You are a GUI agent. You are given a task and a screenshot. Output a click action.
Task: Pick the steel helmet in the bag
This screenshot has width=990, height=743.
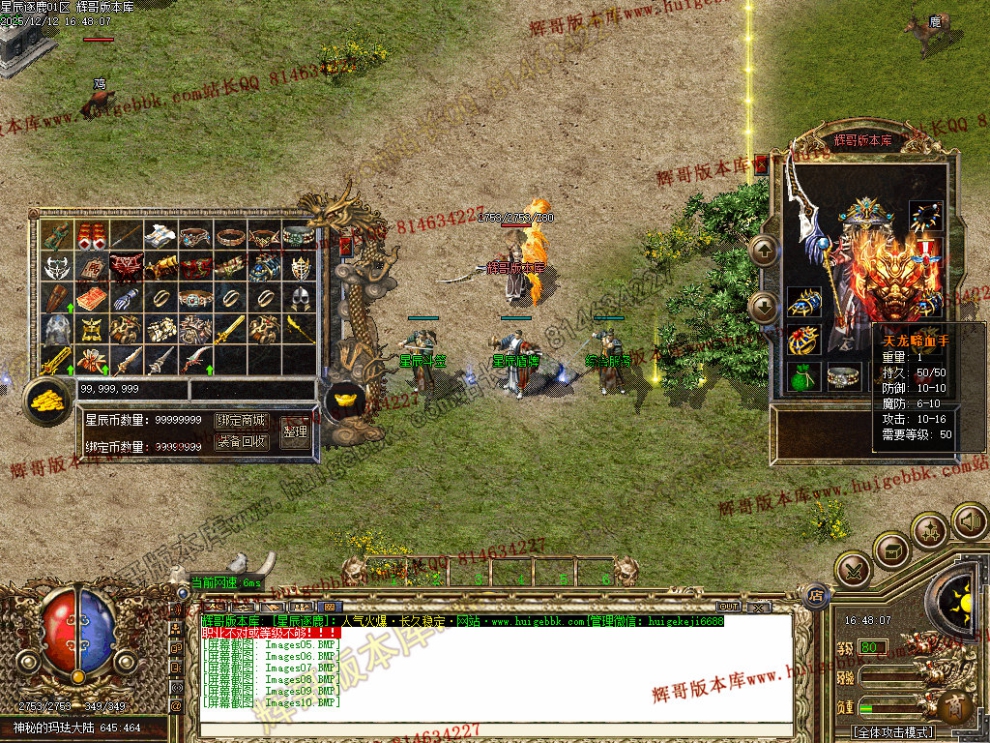pos(300,298)
